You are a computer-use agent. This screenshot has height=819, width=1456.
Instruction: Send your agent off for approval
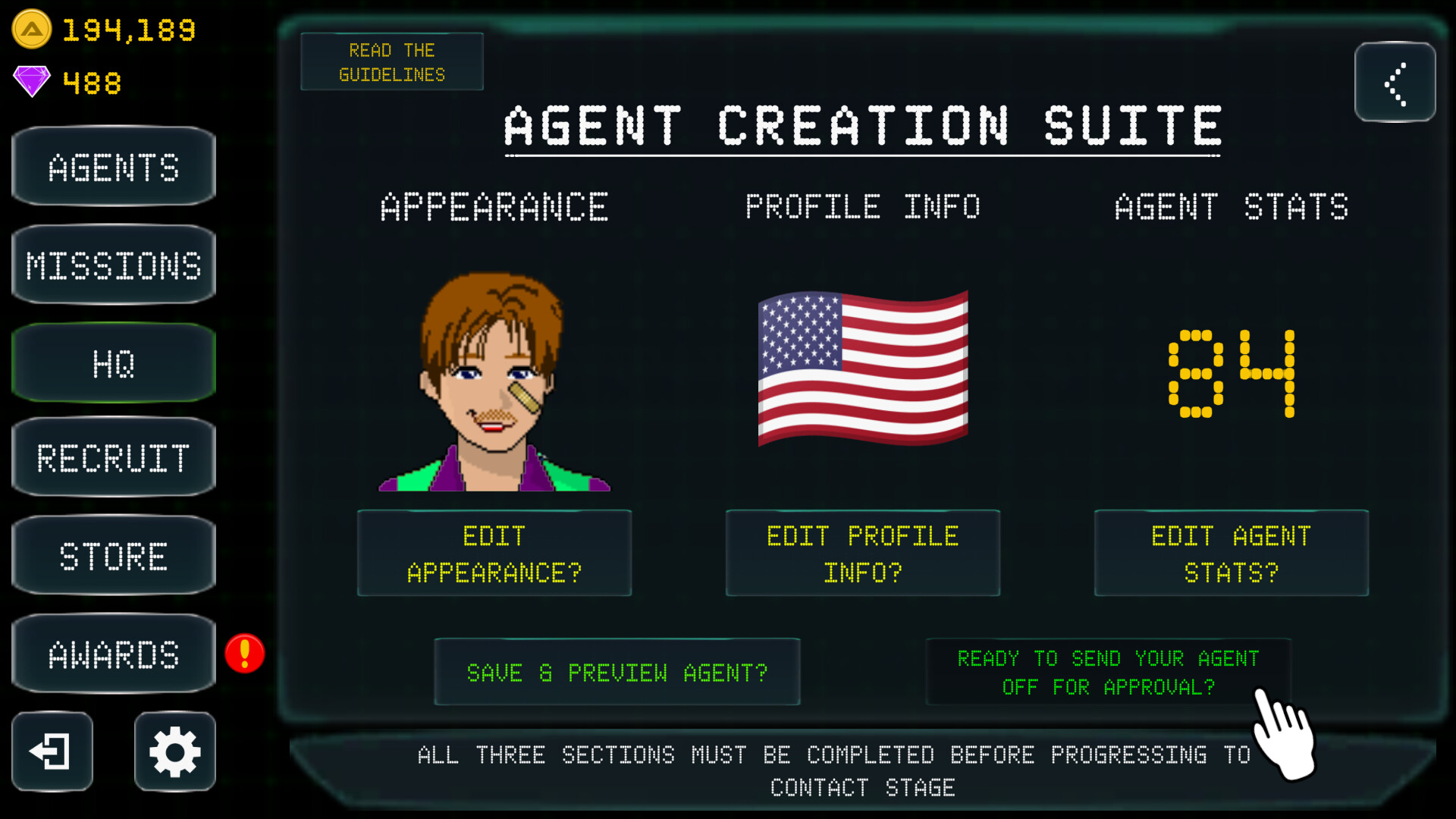1108,672
